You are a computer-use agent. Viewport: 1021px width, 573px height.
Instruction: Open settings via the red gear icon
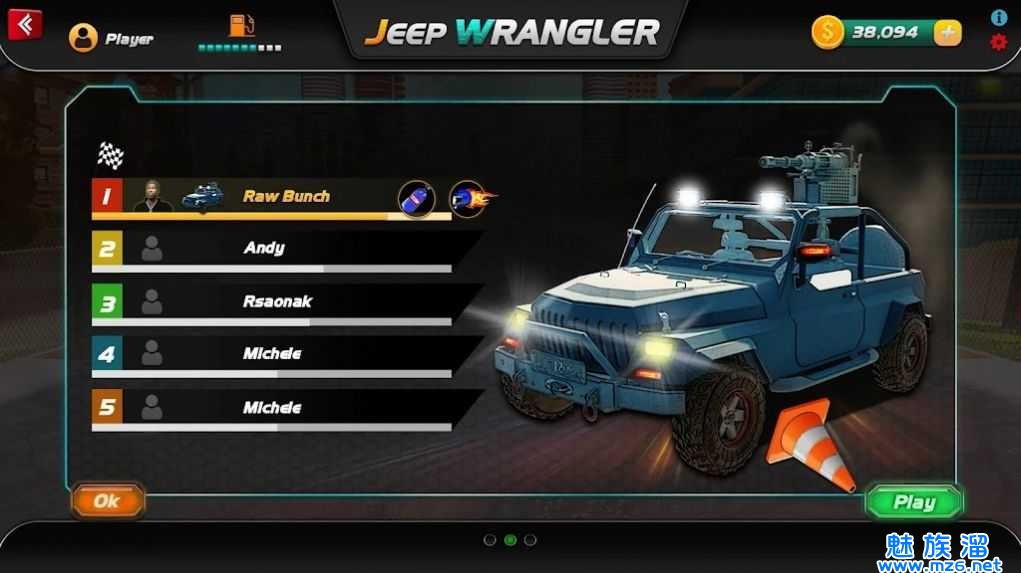point(998,42)
